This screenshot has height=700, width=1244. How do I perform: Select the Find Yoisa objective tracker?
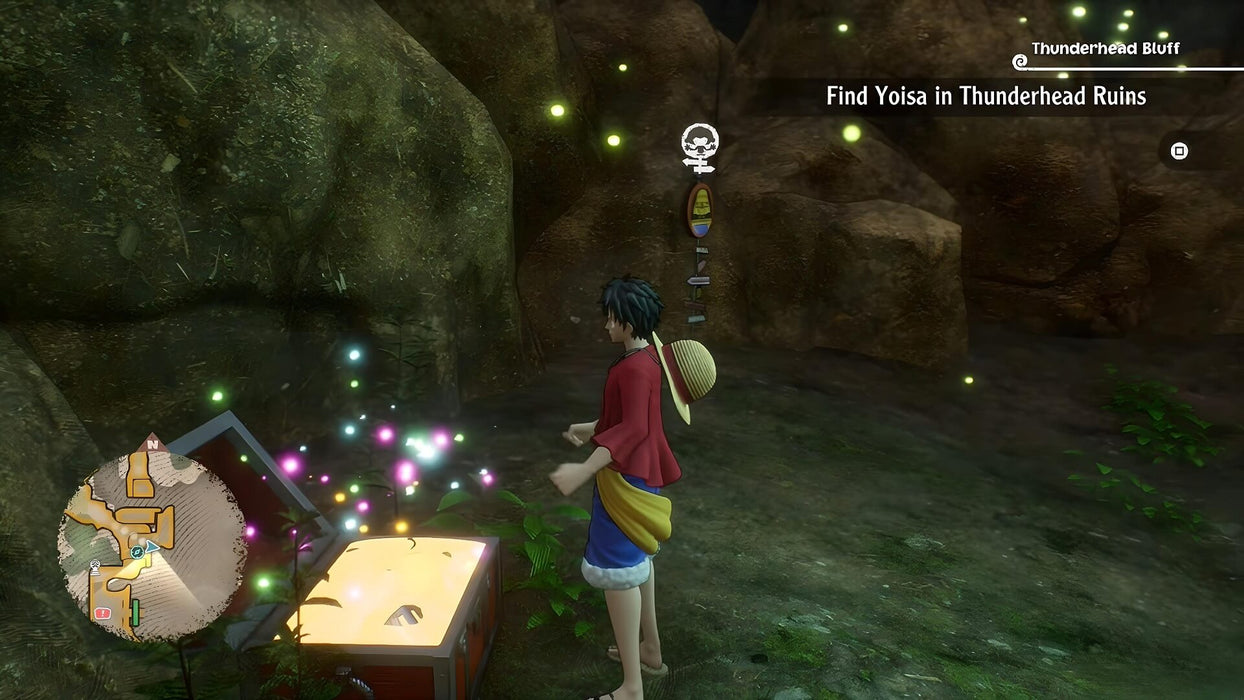(985, 96)
